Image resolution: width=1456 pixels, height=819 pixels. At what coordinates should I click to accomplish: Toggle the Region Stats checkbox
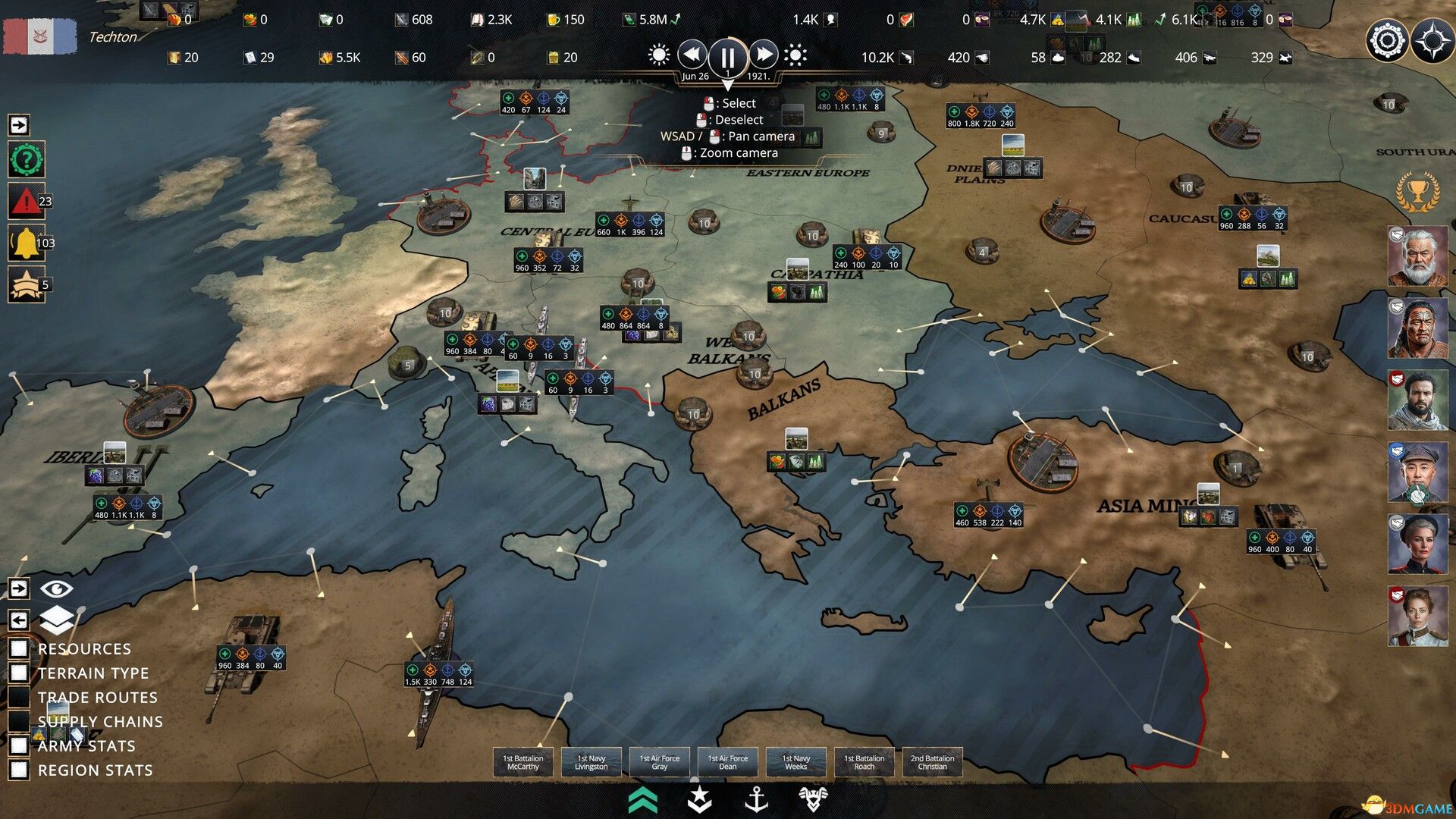tap(19, 770)
